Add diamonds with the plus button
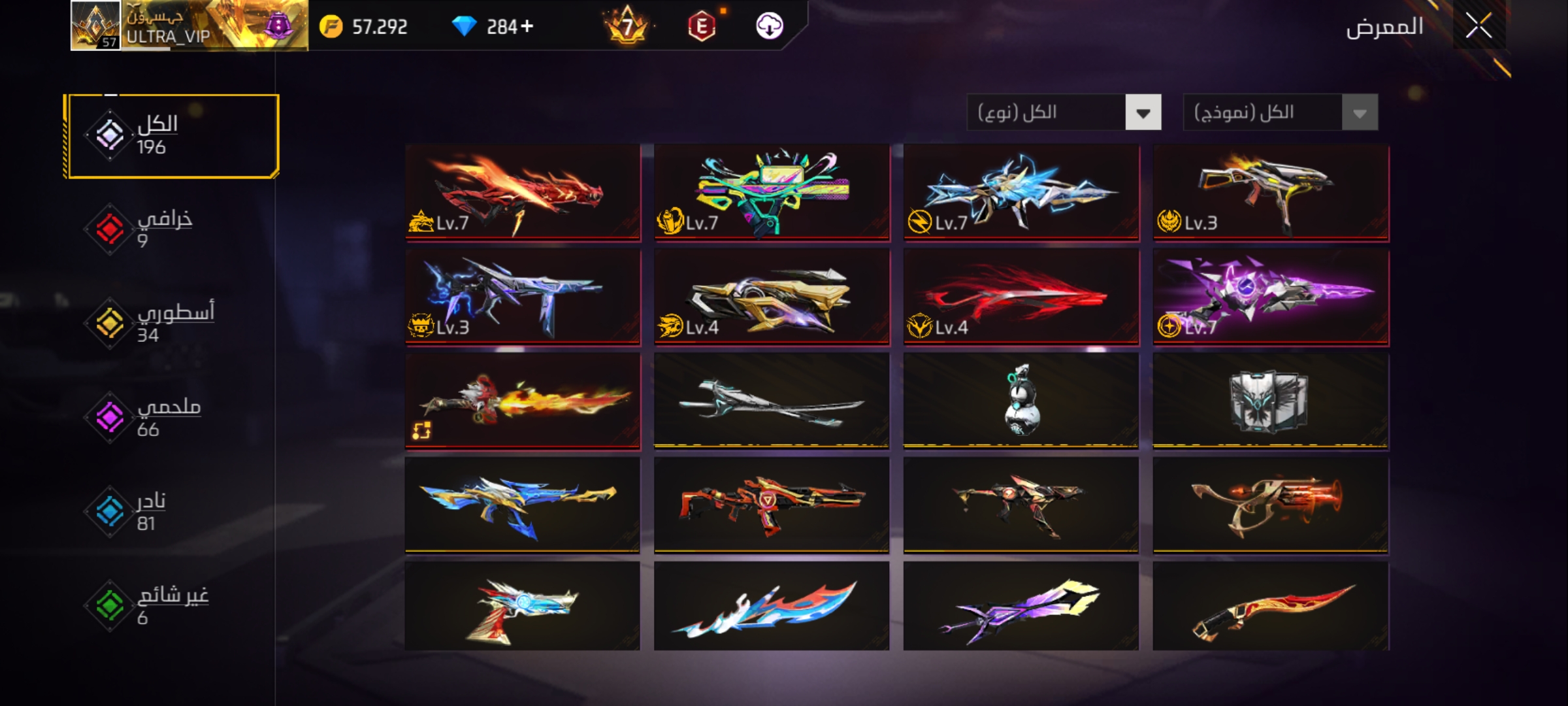 tap(527, 26)
